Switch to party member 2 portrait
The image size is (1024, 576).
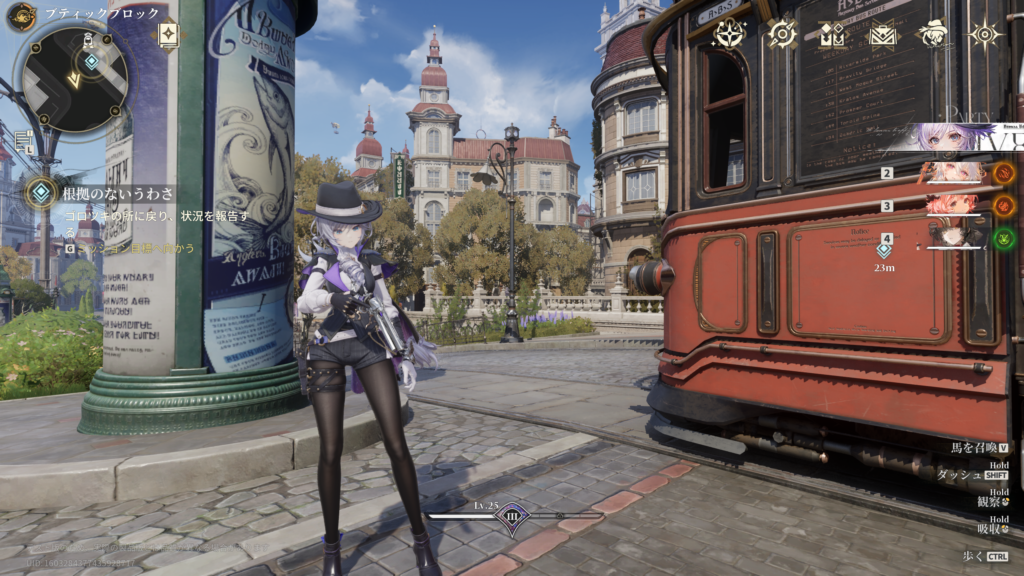pos(952,173)
